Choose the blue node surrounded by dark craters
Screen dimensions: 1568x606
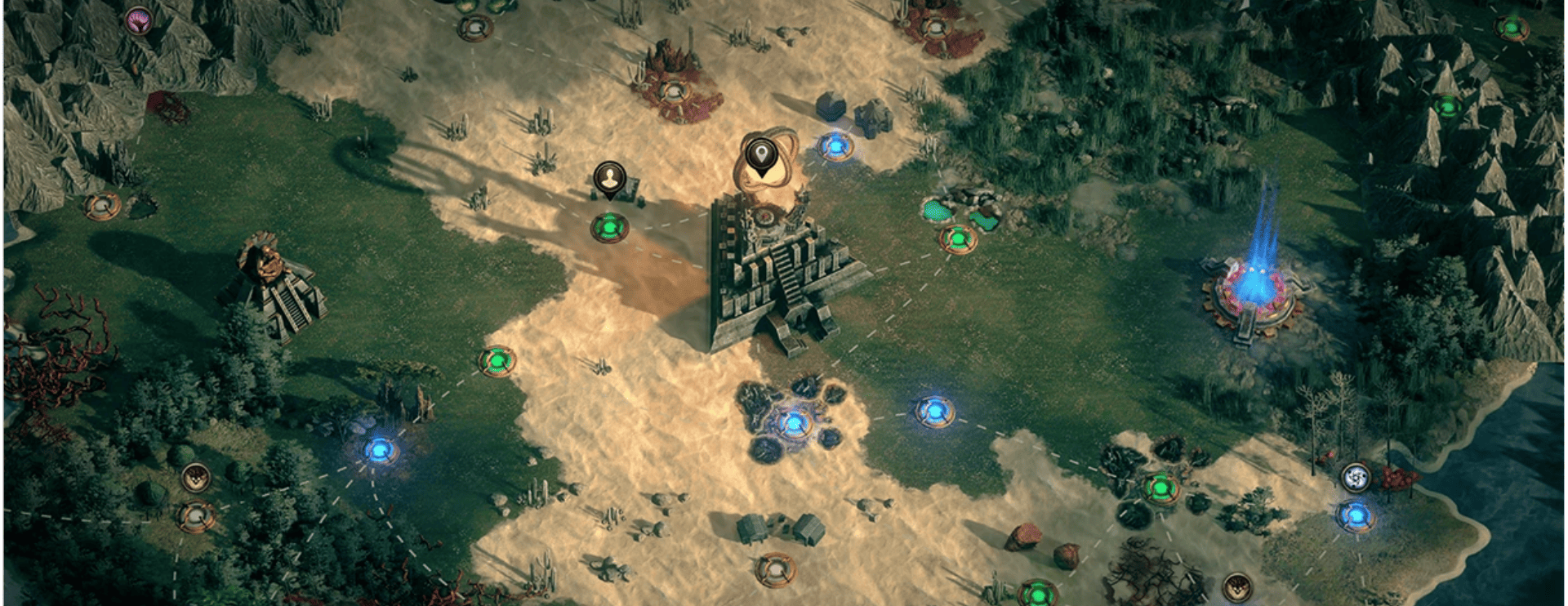click(x=793, y=423)
